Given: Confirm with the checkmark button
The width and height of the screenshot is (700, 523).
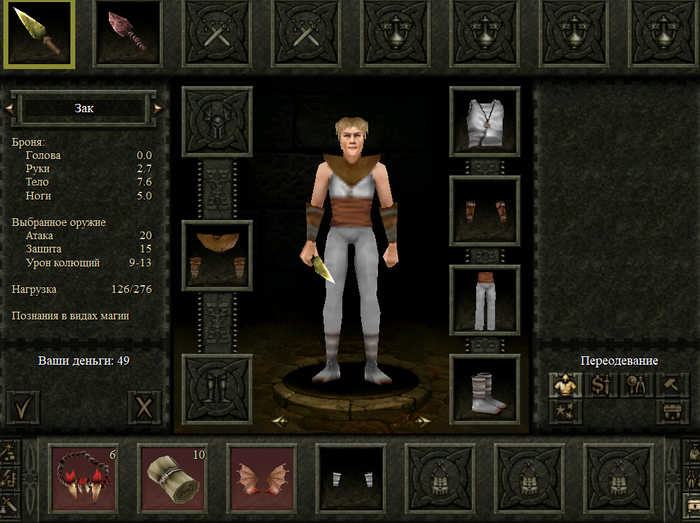Looking at the screenshot, I should tap(22, 407).
